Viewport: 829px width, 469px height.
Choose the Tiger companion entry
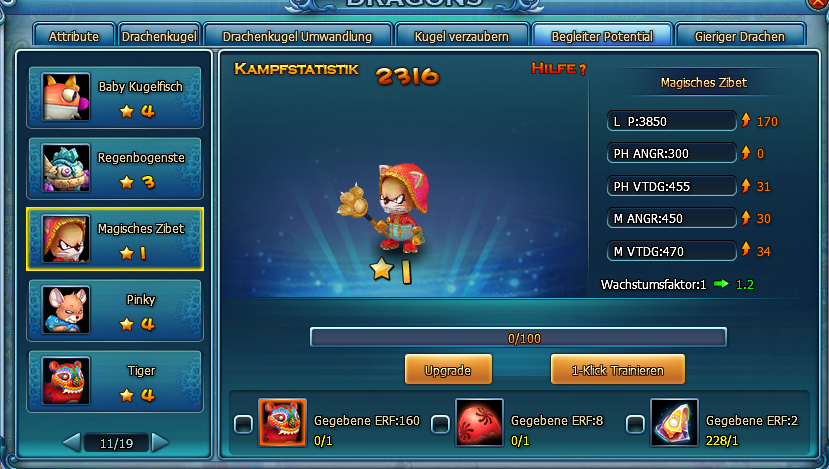pyautogui.click(x=116, y=382)
